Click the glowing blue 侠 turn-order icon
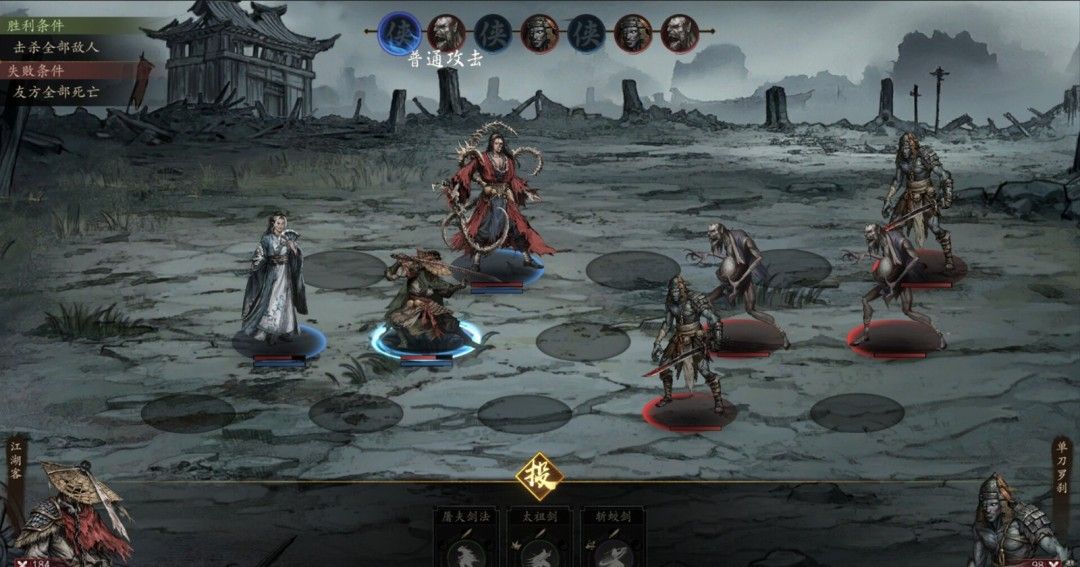This screenshot has height=567, width=1080. 400,31
